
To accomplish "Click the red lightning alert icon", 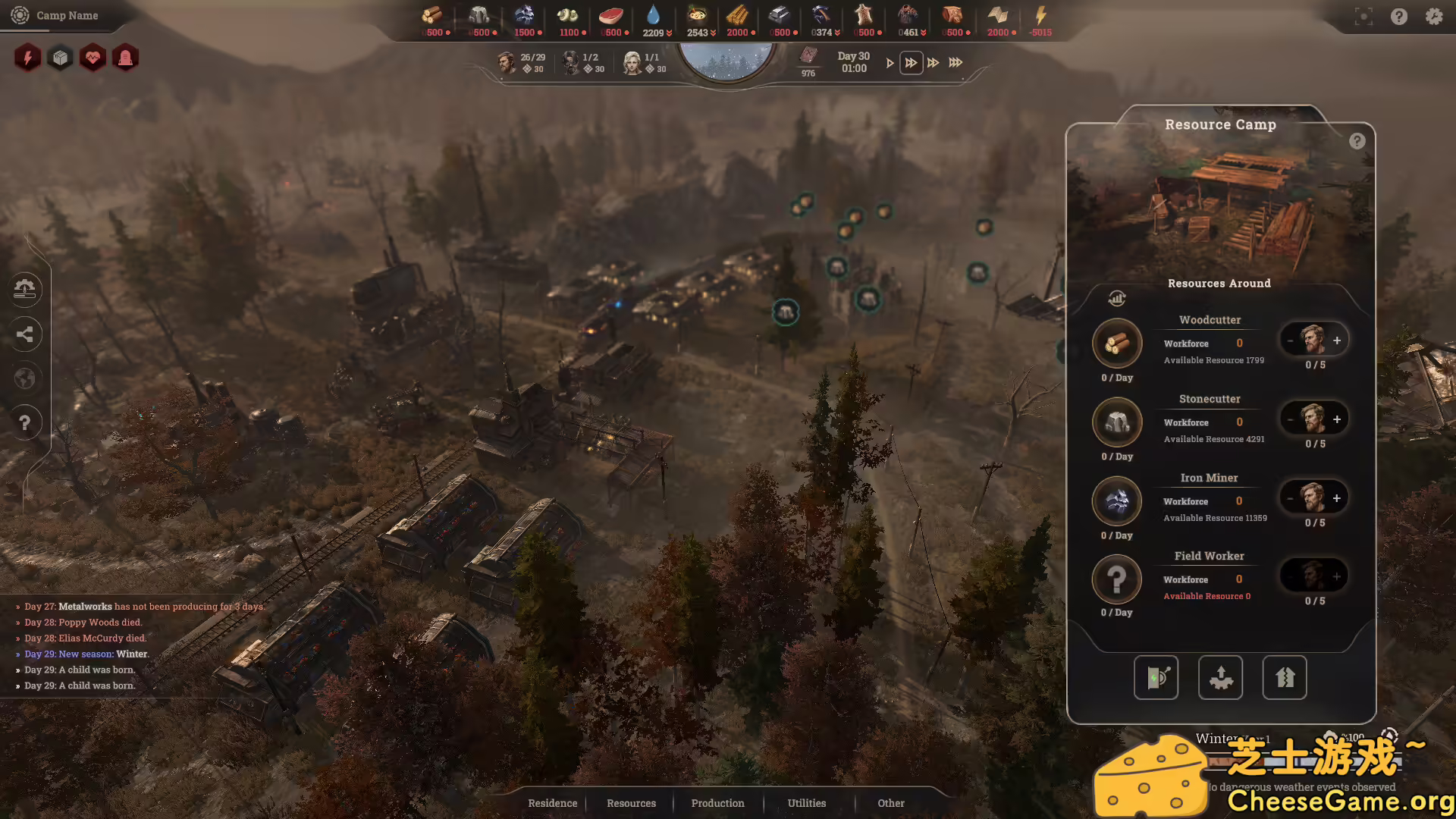I will tap(27, 58).
